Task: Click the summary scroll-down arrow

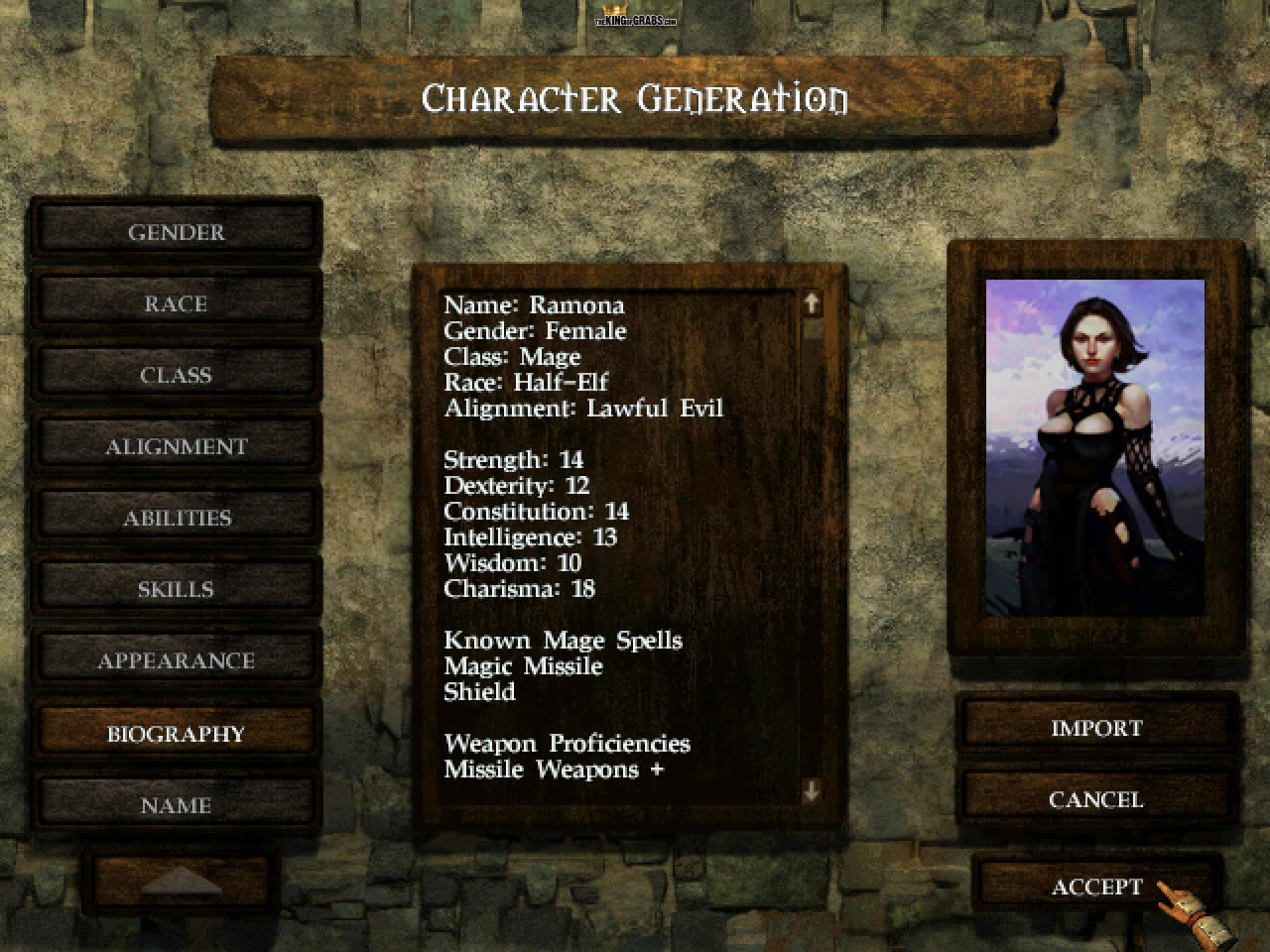Action: coord(812,790)
